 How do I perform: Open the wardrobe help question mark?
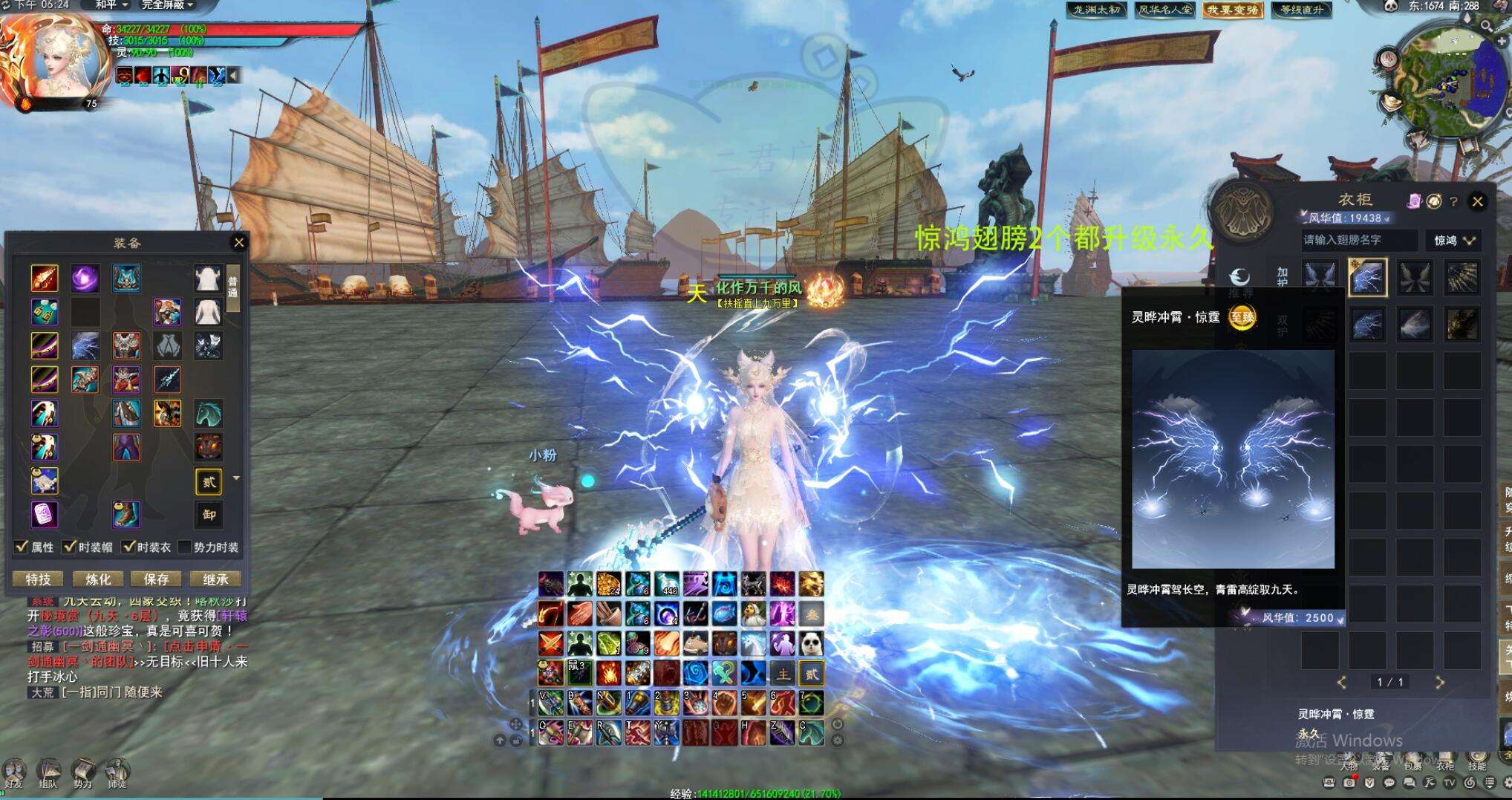(x=1453, y=201)
